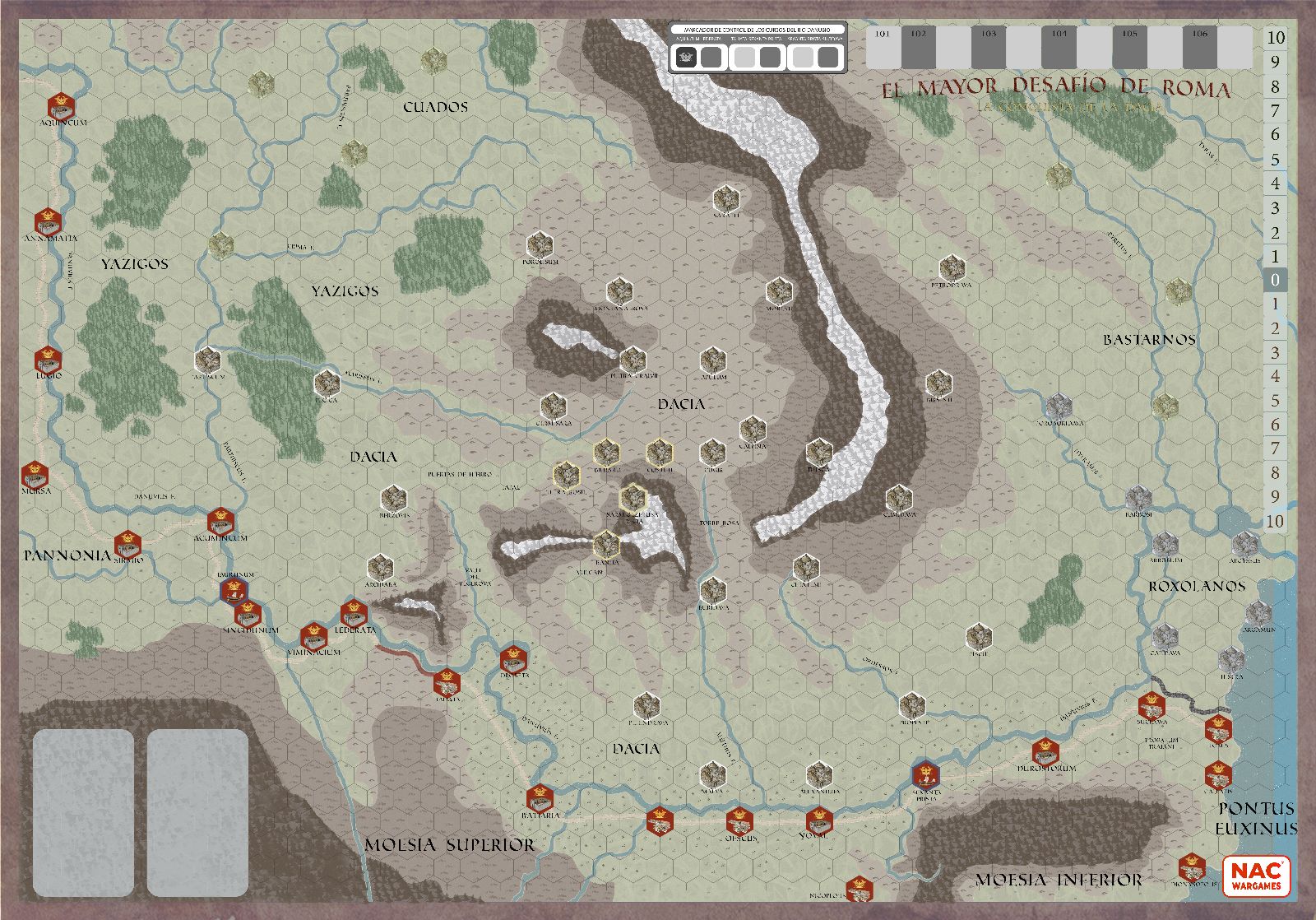The width and height of the screenshot is (1316, 920).
Task: Select the Taurunum fleet hex
Action: pyautogui.click(x=234, y=589)
